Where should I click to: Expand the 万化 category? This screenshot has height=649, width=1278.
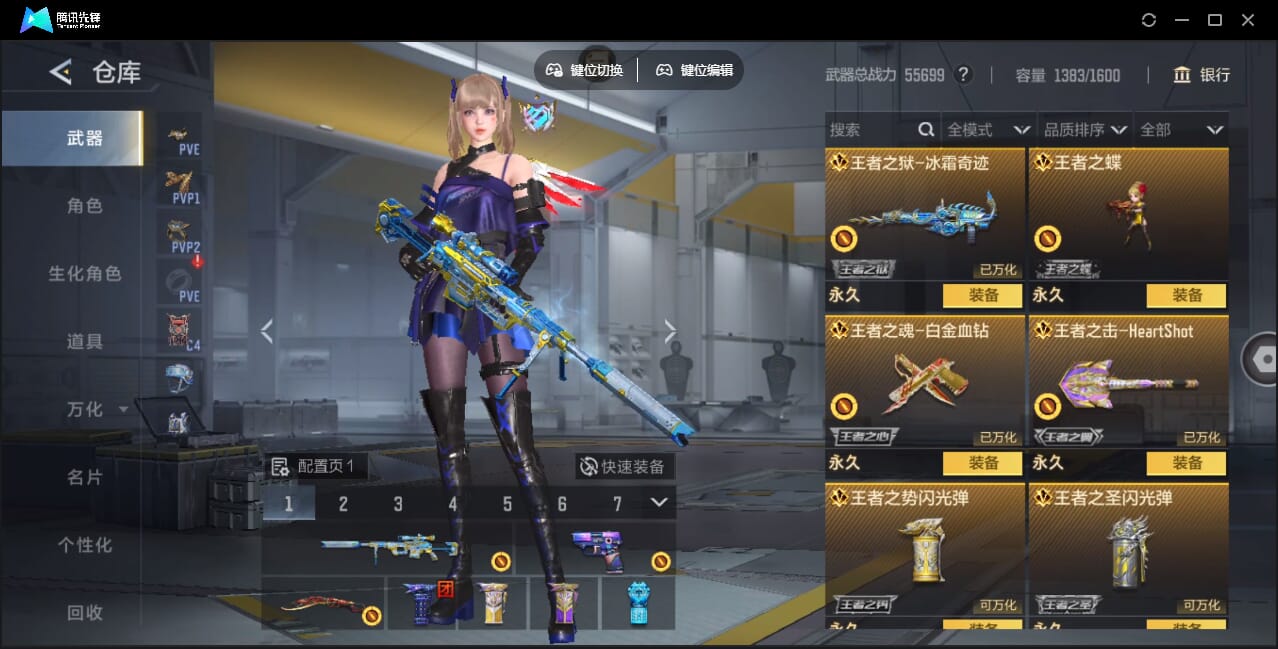pos(96,410)
